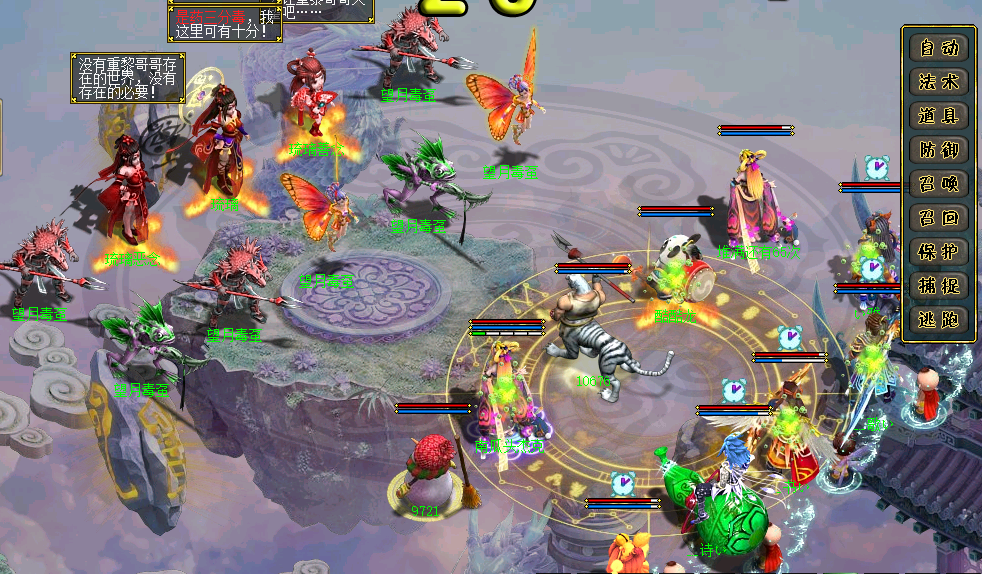Flee the battle with 逃跑 button
The image size is (982, 574).
(939, 319)
